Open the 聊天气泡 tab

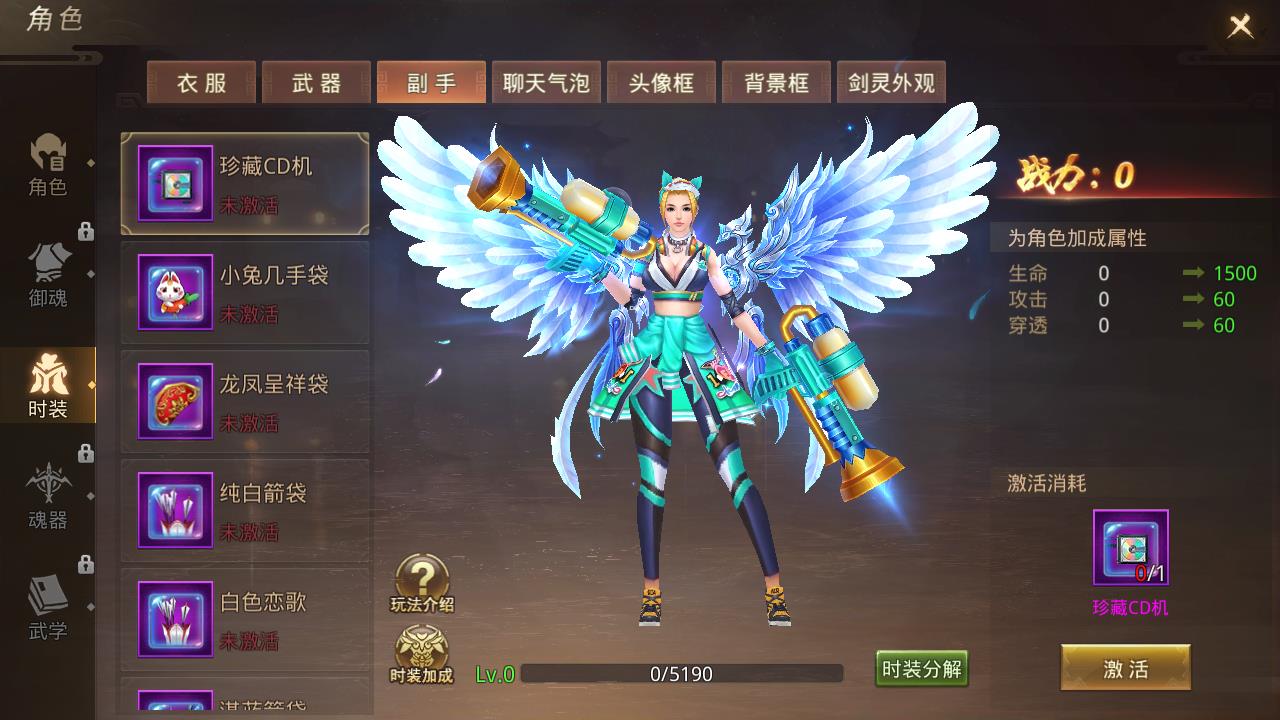[x=546, y=84]
